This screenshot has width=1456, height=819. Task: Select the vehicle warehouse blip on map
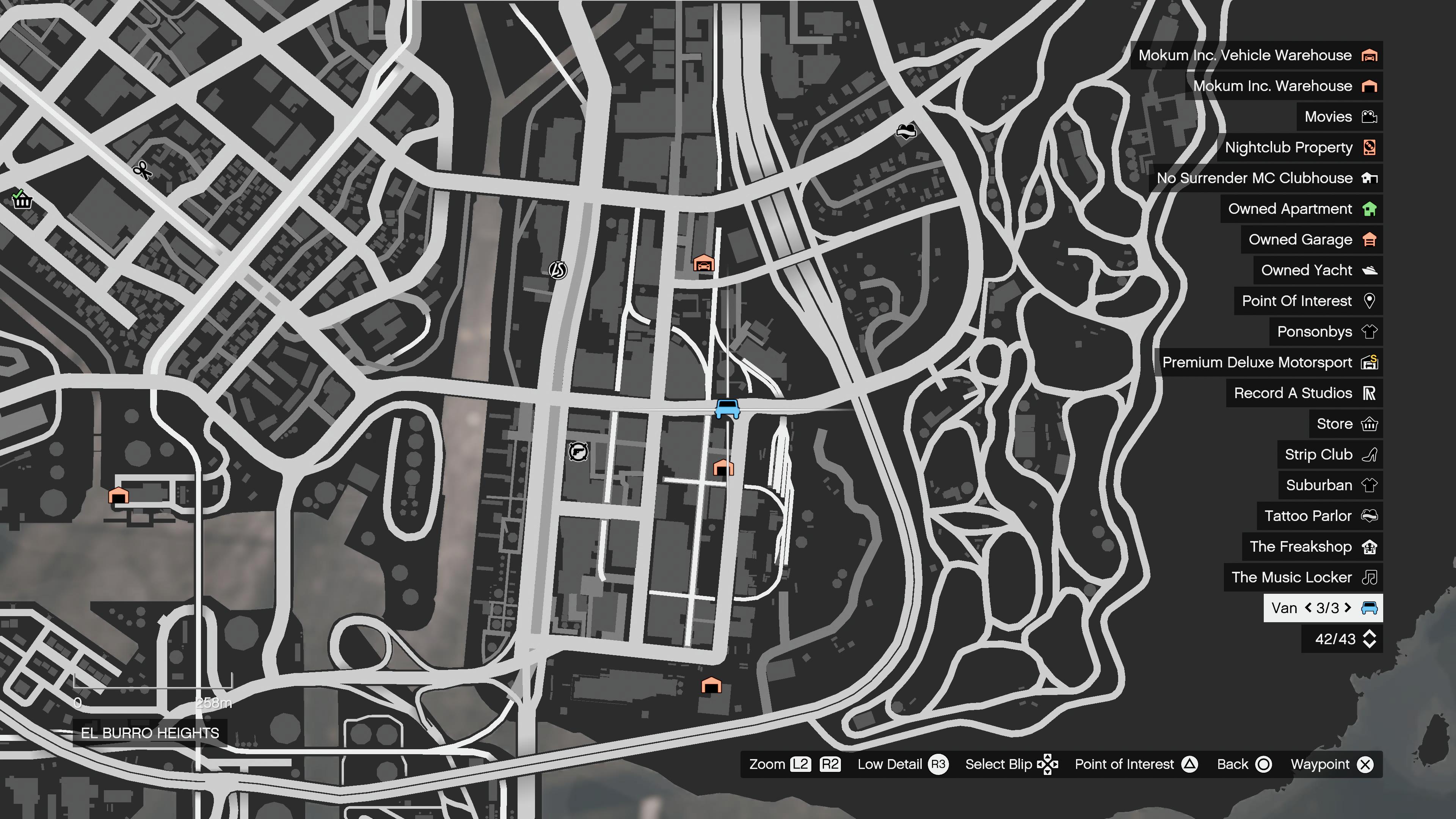704,263
